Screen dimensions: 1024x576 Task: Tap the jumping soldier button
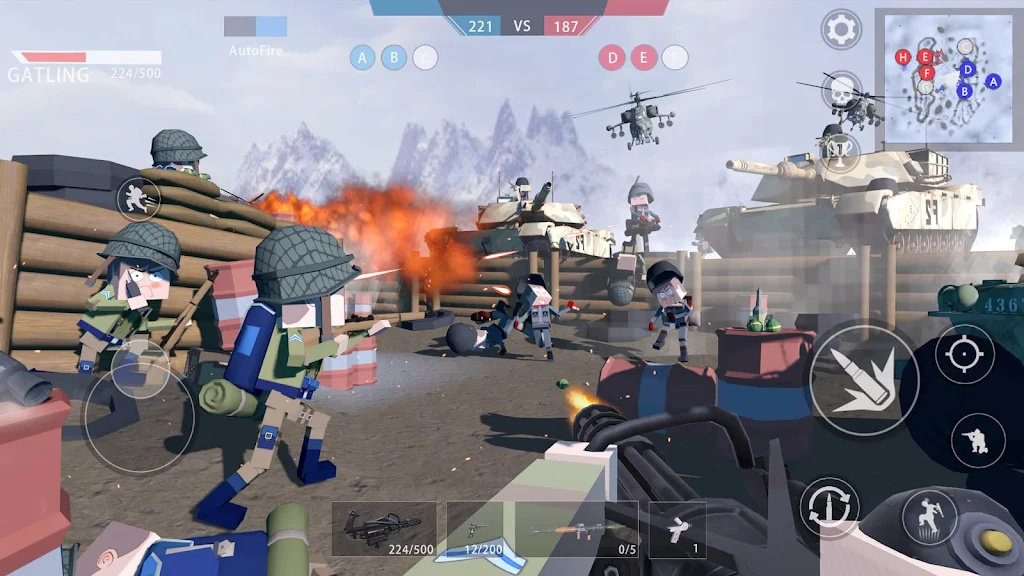point(929,516)
